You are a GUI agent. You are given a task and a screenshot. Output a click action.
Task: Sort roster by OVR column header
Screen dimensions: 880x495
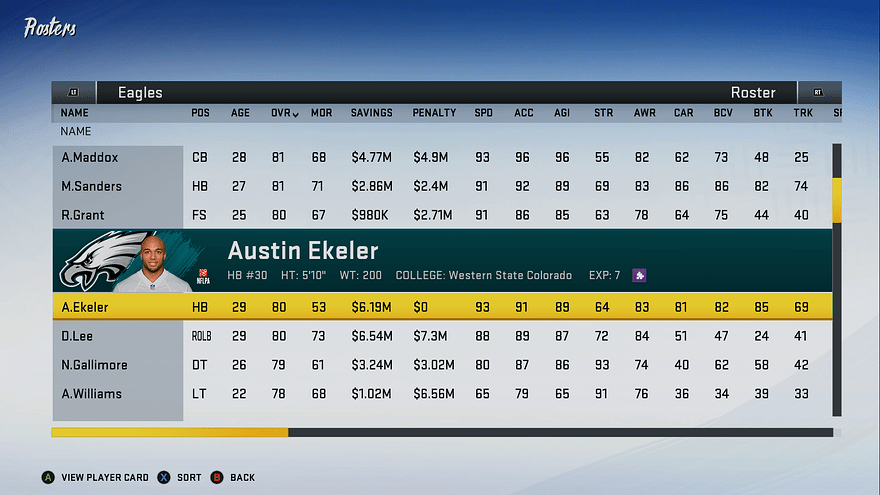tap(283, 113)
